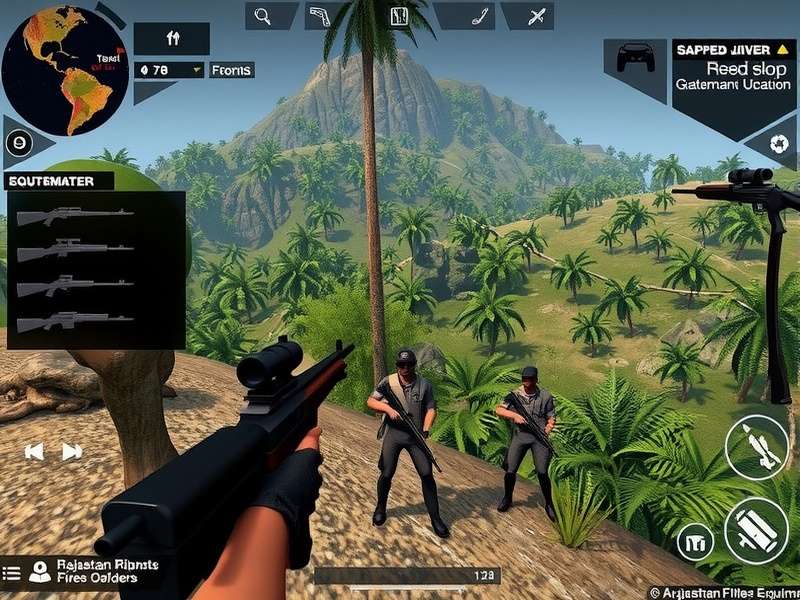Click the magnifying glass search icon

(265, 16)
